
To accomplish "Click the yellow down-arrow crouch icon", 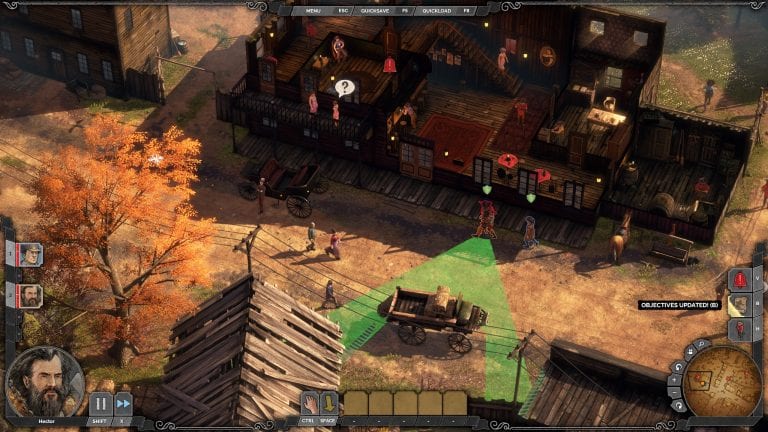I will (330, 403).
